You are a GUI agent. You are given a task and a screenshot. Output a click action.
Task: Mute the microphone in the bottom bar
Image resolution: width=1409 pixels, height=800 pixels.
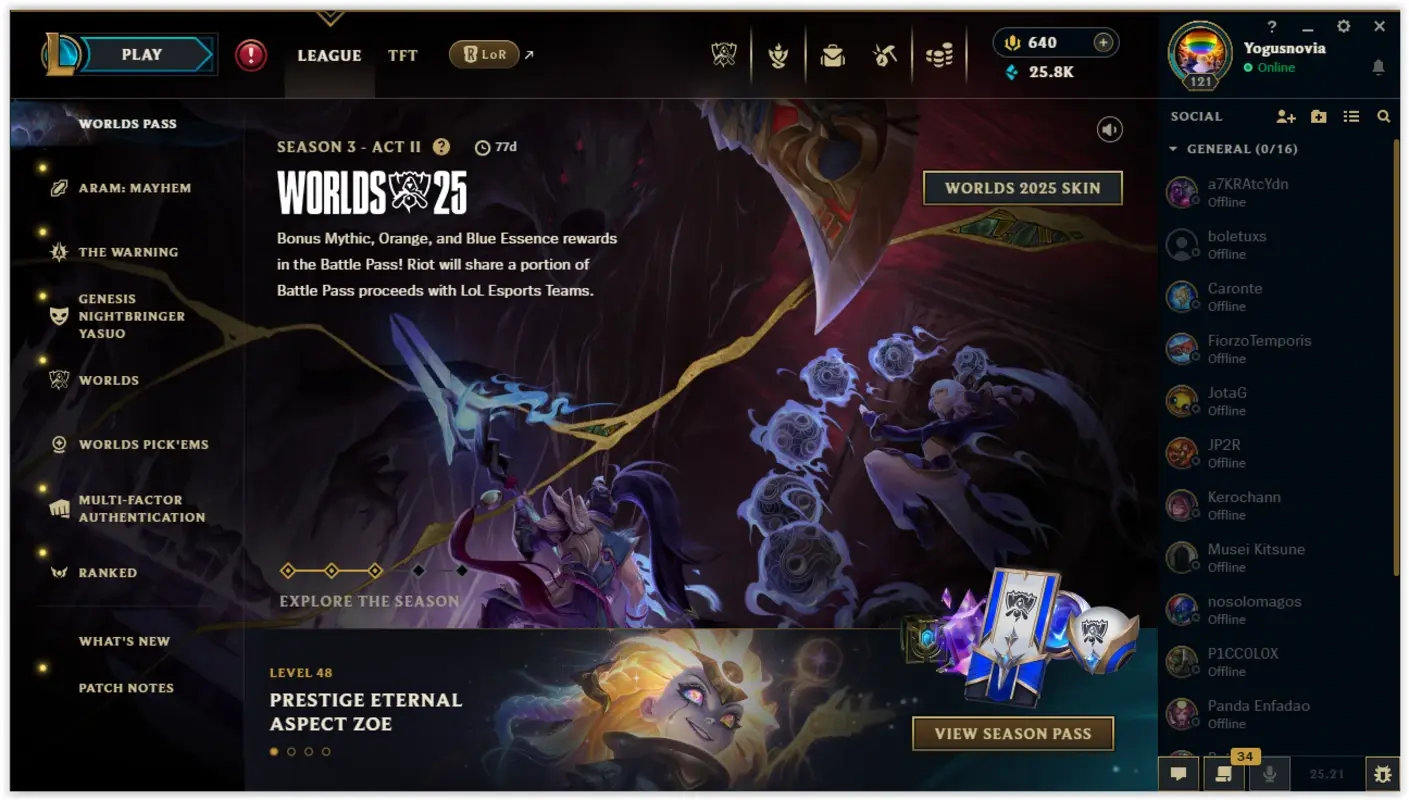[x=1270, y=773]
